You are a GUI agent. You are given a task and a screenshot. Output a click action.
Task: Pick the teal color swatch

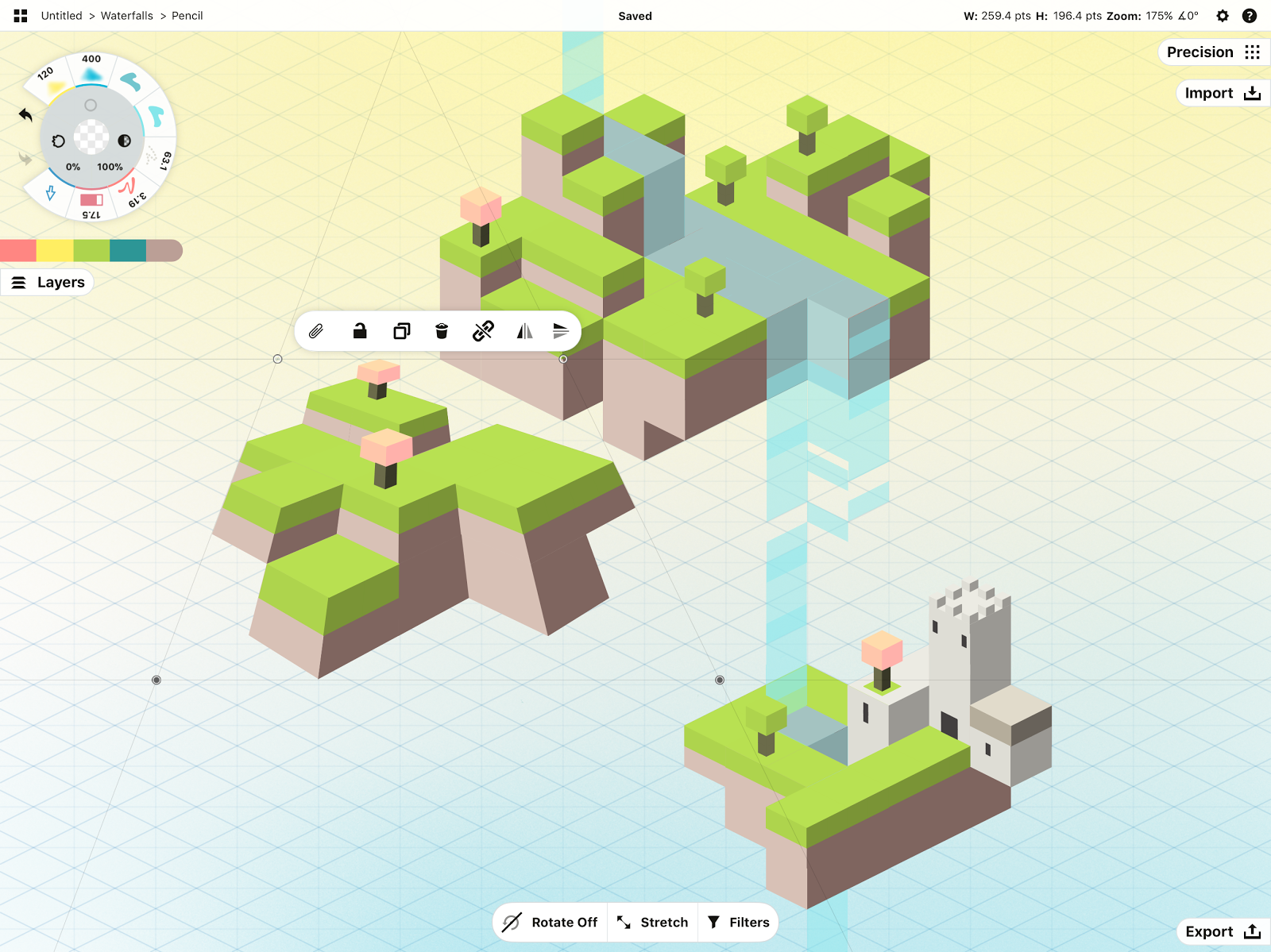pyautogui.click(x=128, y=251)
